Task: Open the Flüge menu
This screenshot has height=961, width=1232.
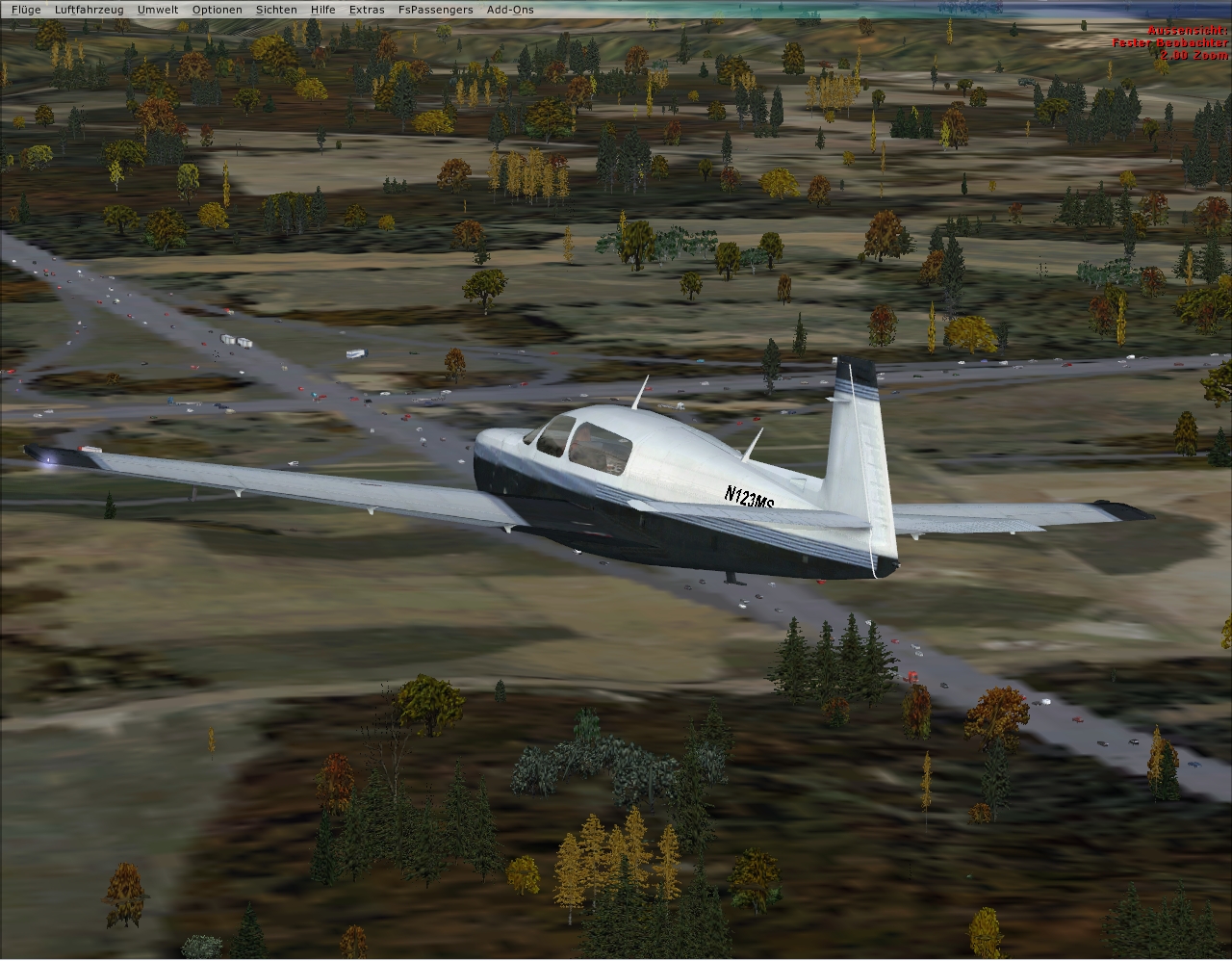Action: 26,10
